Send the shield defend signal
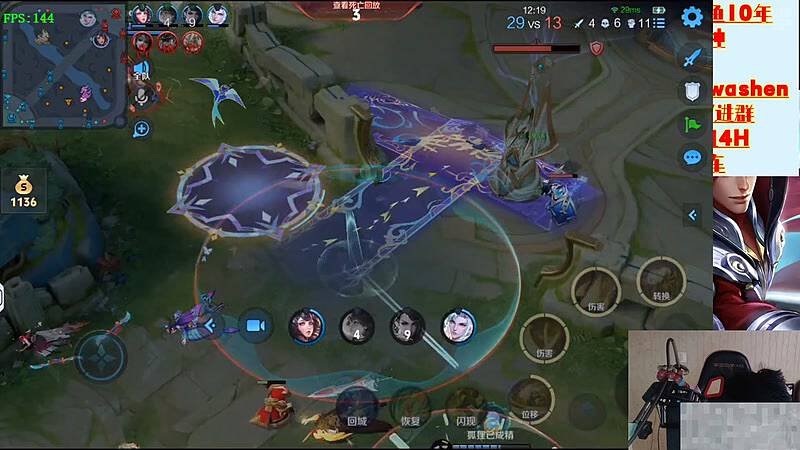The image size is (800, 450). click(692, 91)
